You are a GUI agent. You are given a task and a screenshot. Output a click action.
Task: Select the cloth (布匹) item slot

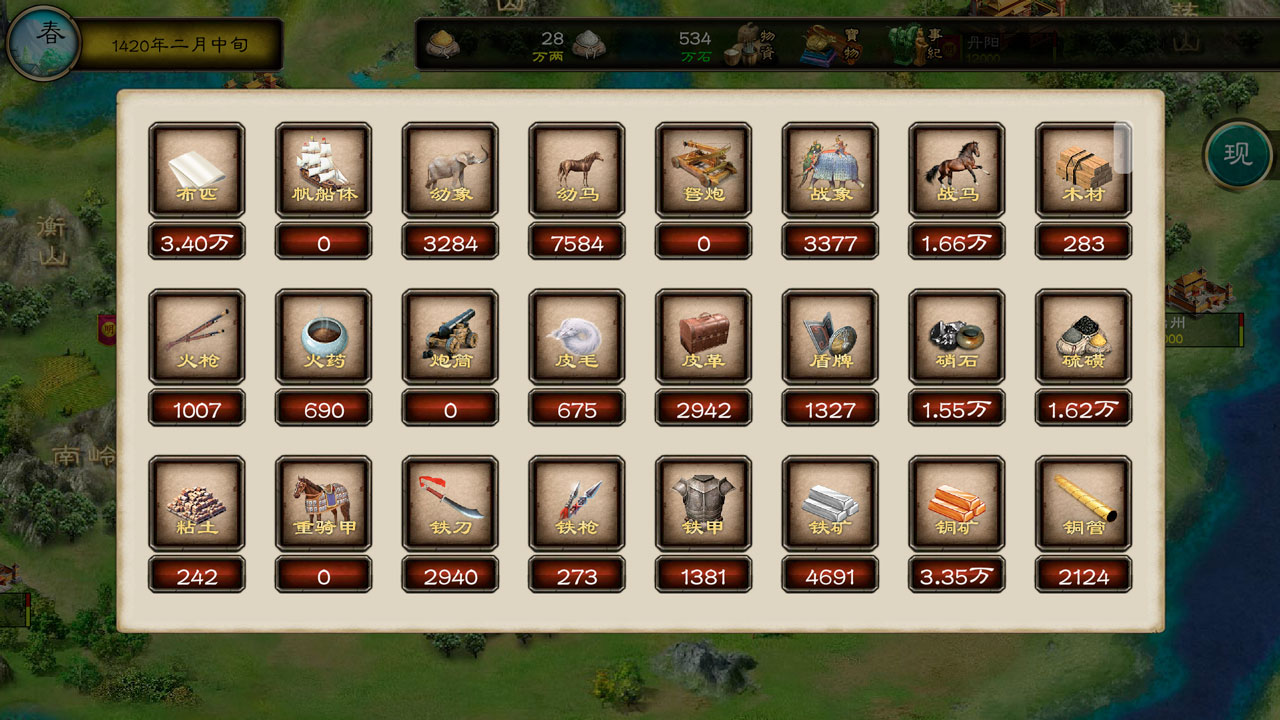coord(197,169)
